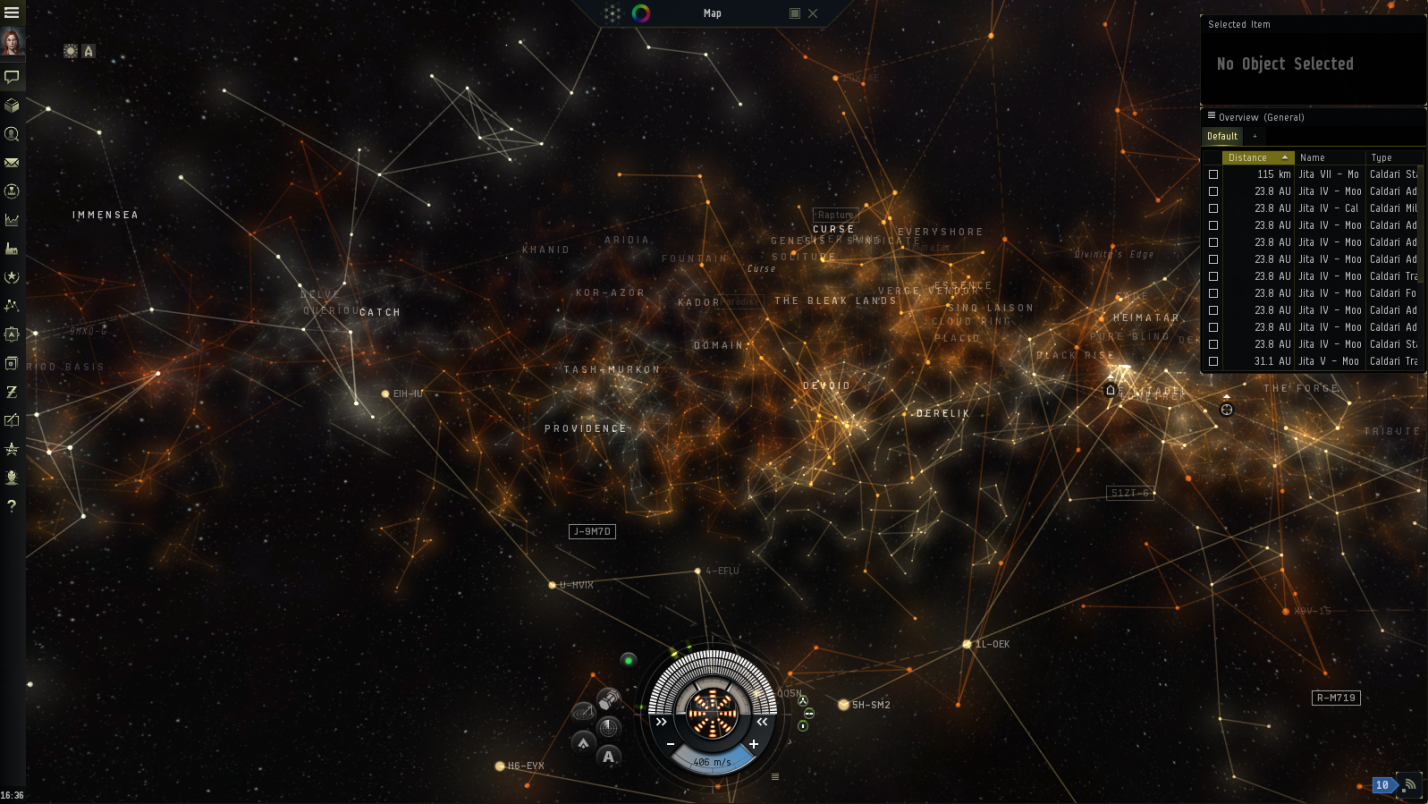Decrease ship speed with the minus button
The image size is (1428, 804).
pos(670,744)
